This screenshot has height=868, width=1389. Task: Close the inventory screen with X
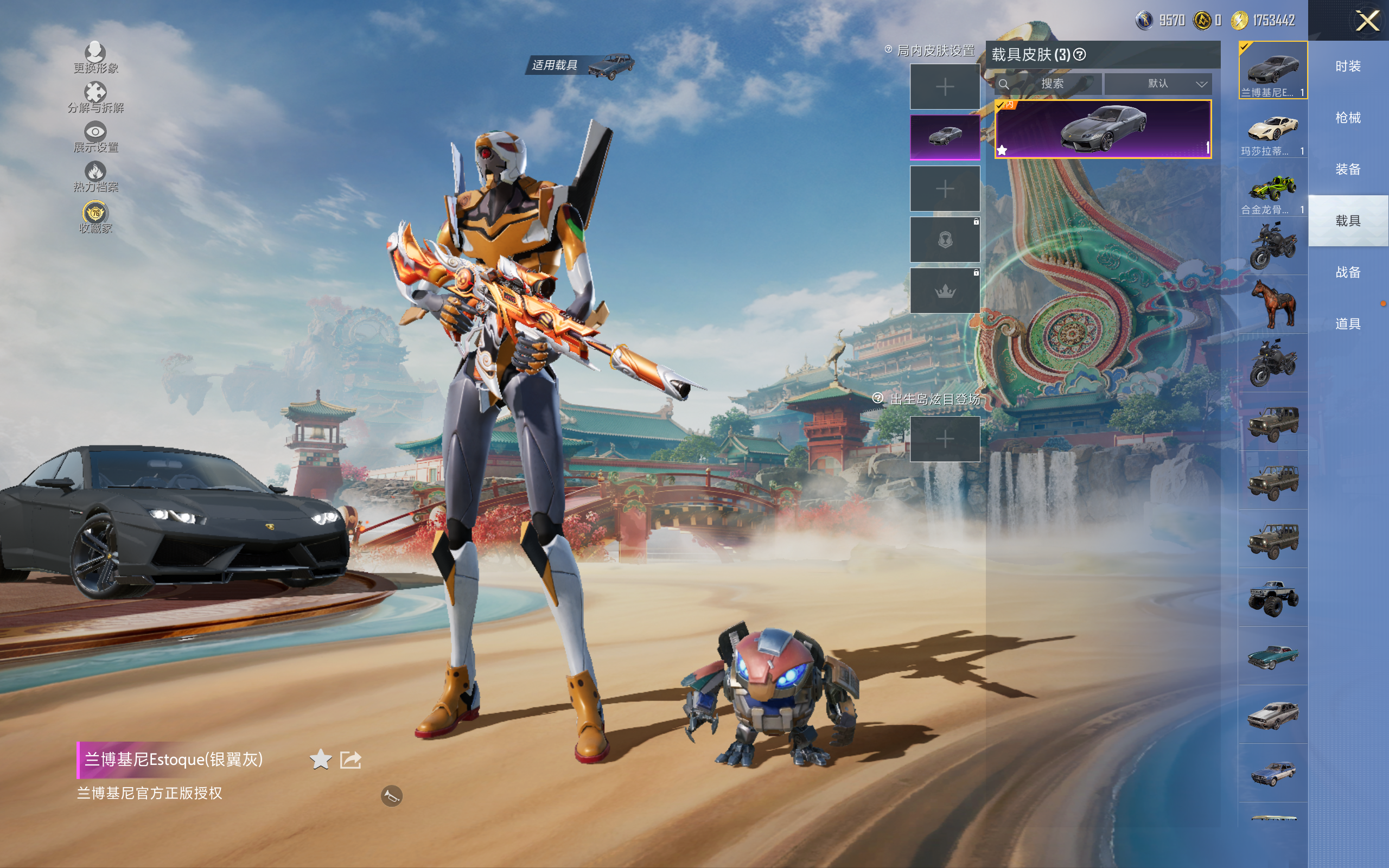pos(1367,21)
